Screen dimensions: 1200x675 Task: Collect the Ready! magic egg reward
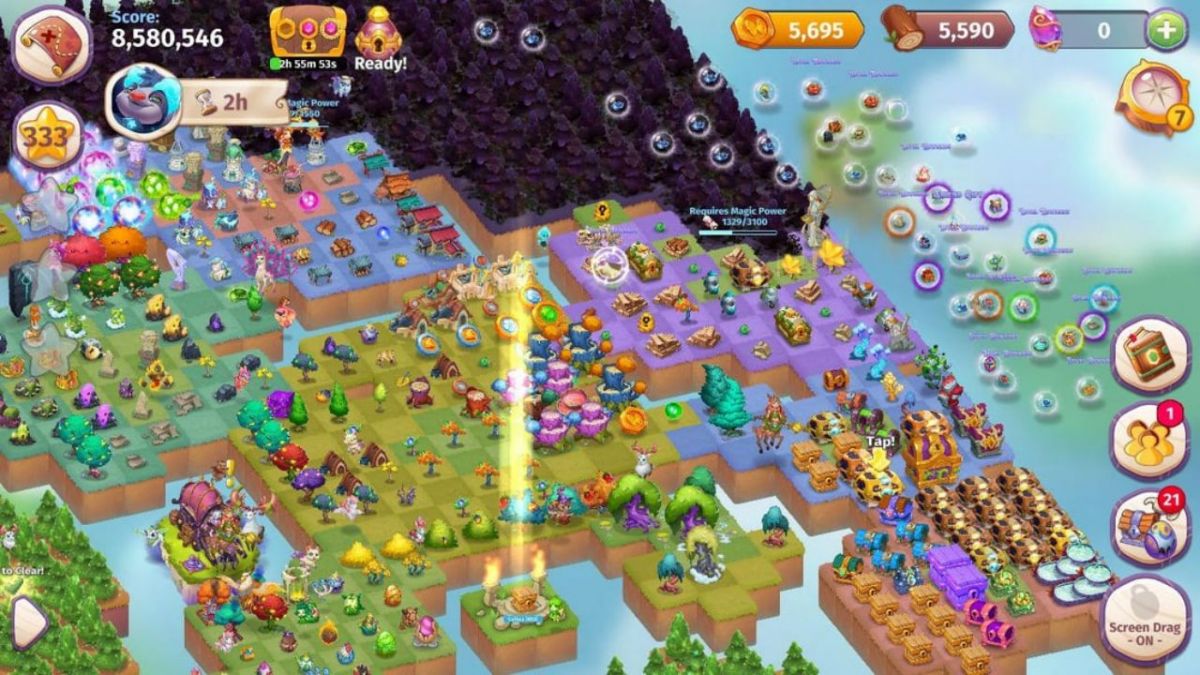tap(379, 36)
